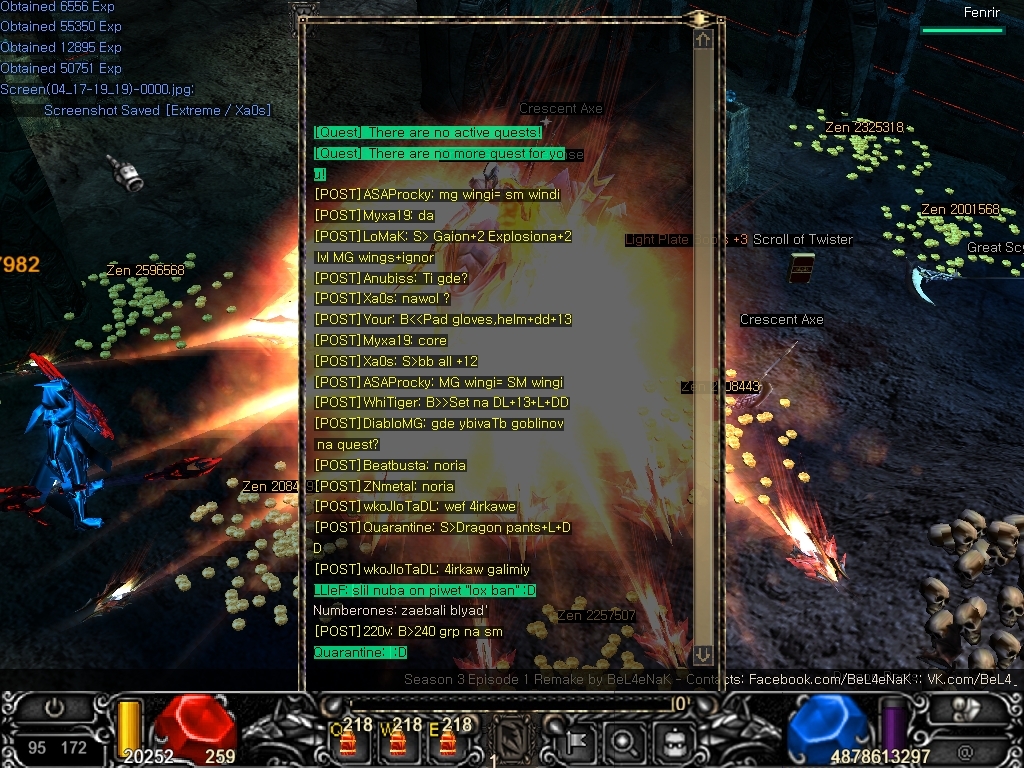This screenshot has height=768, width=1024.
Task: Click the ornament on the chat window's top-right corner
Action: [700, 18]
